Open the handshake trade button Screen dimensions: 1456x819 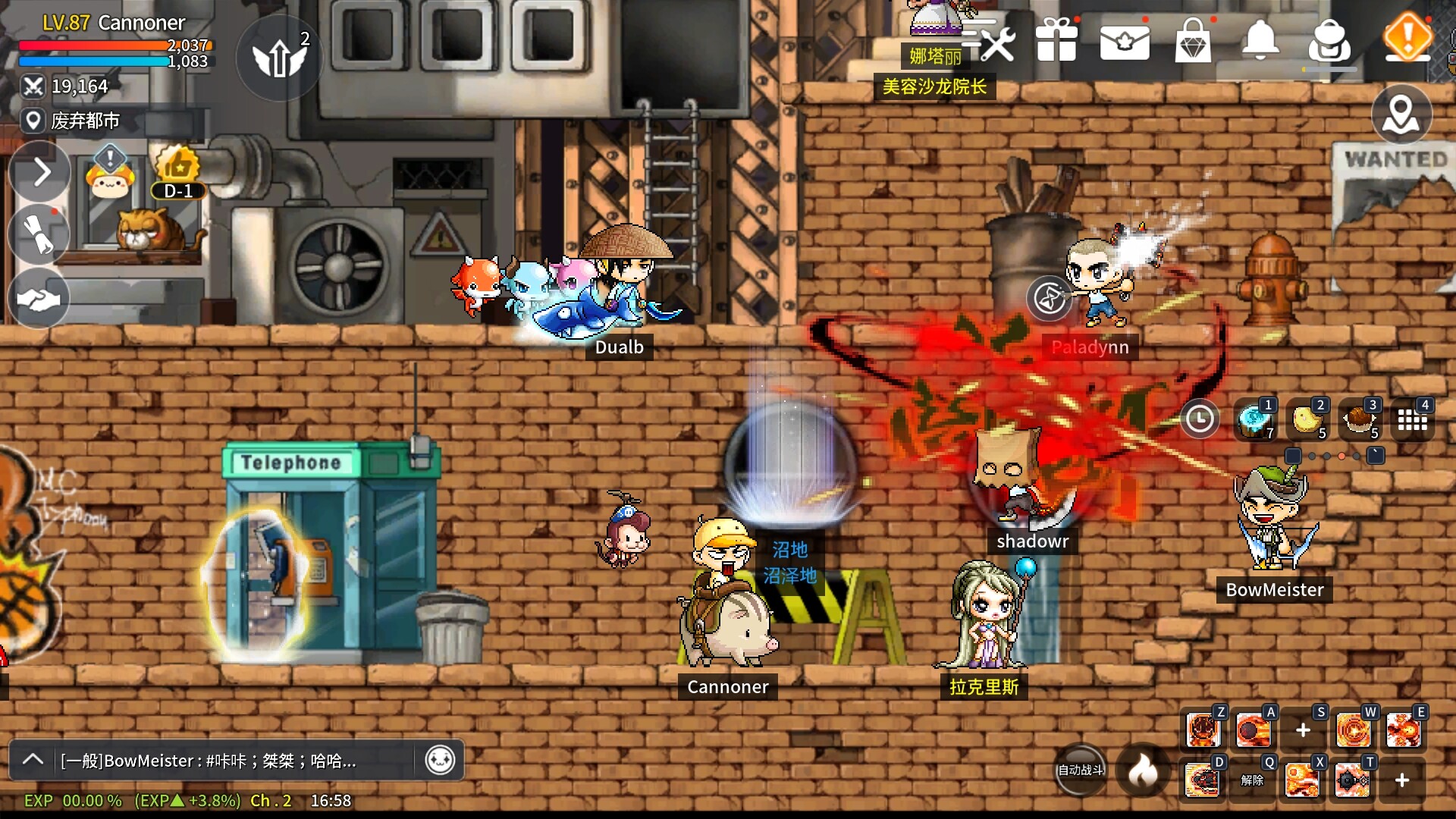[x=38, y=299]
